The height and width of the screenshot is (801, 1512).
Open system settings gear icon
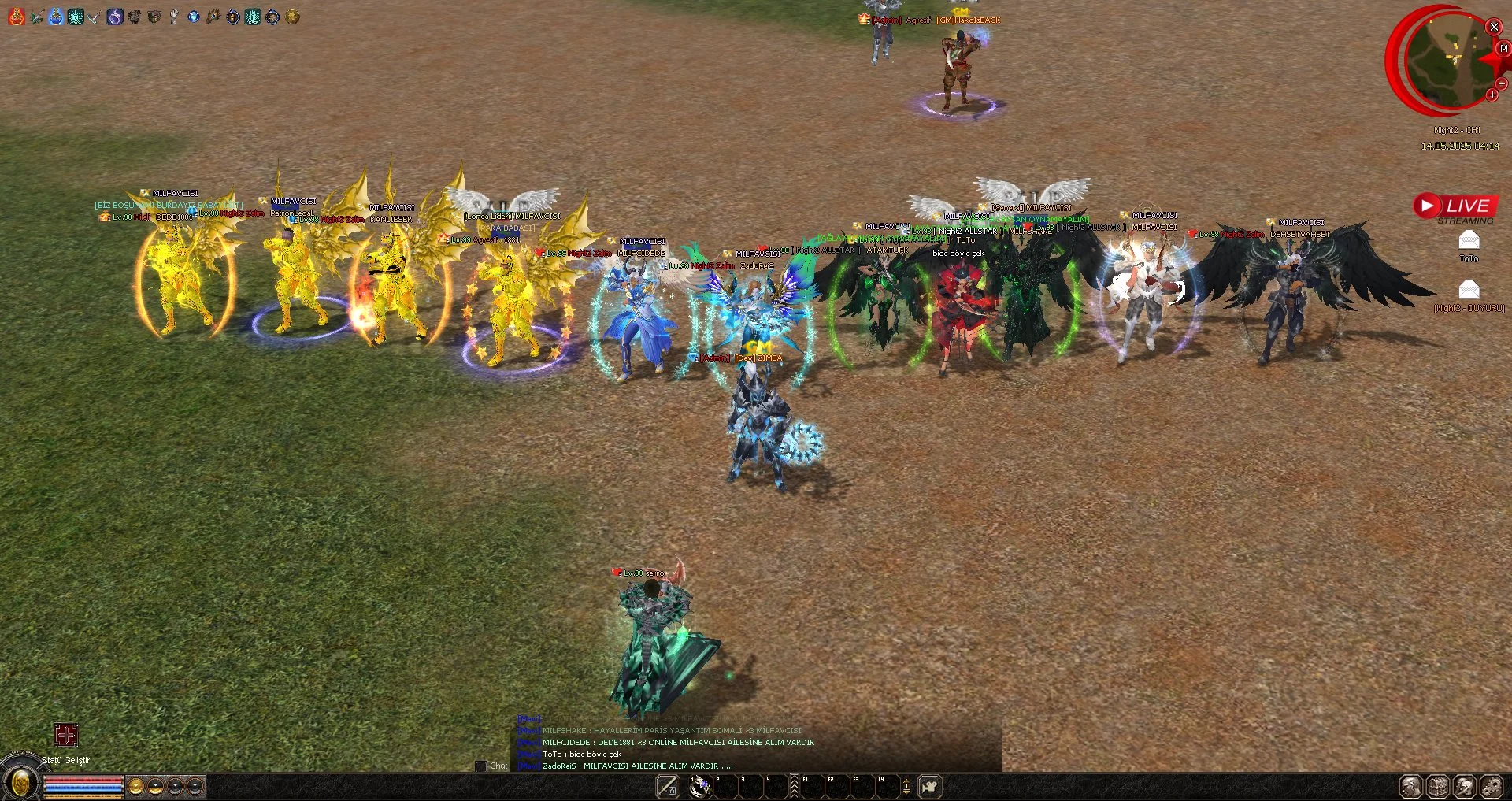[x=1492, y=786]
